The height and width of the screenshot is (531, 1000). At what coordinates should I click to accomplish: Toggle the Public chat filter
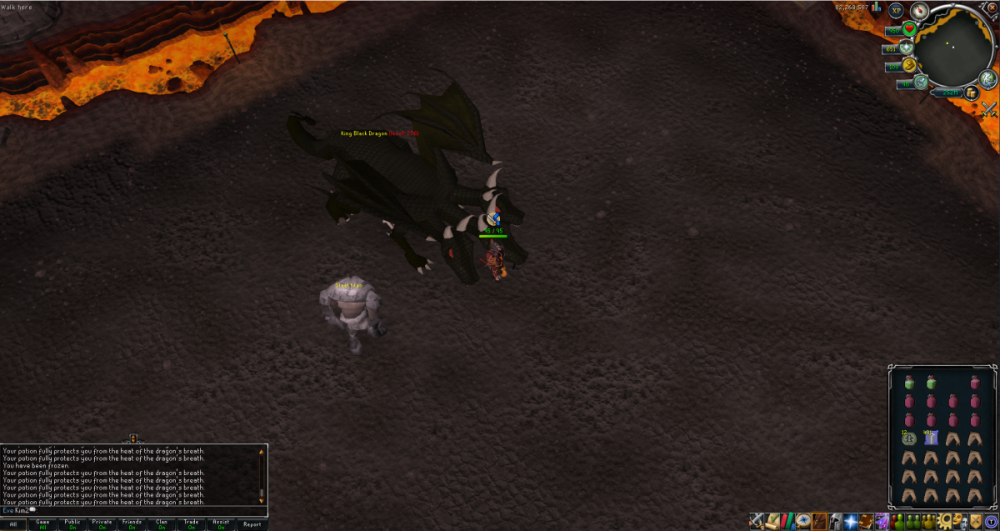[72, 524]
